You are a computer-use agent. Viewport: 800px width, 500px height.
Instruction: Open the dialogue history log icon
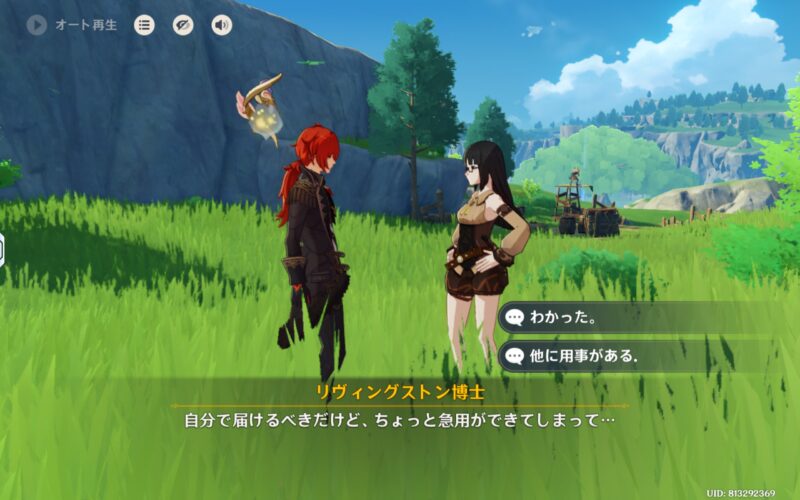click(145, 25)
